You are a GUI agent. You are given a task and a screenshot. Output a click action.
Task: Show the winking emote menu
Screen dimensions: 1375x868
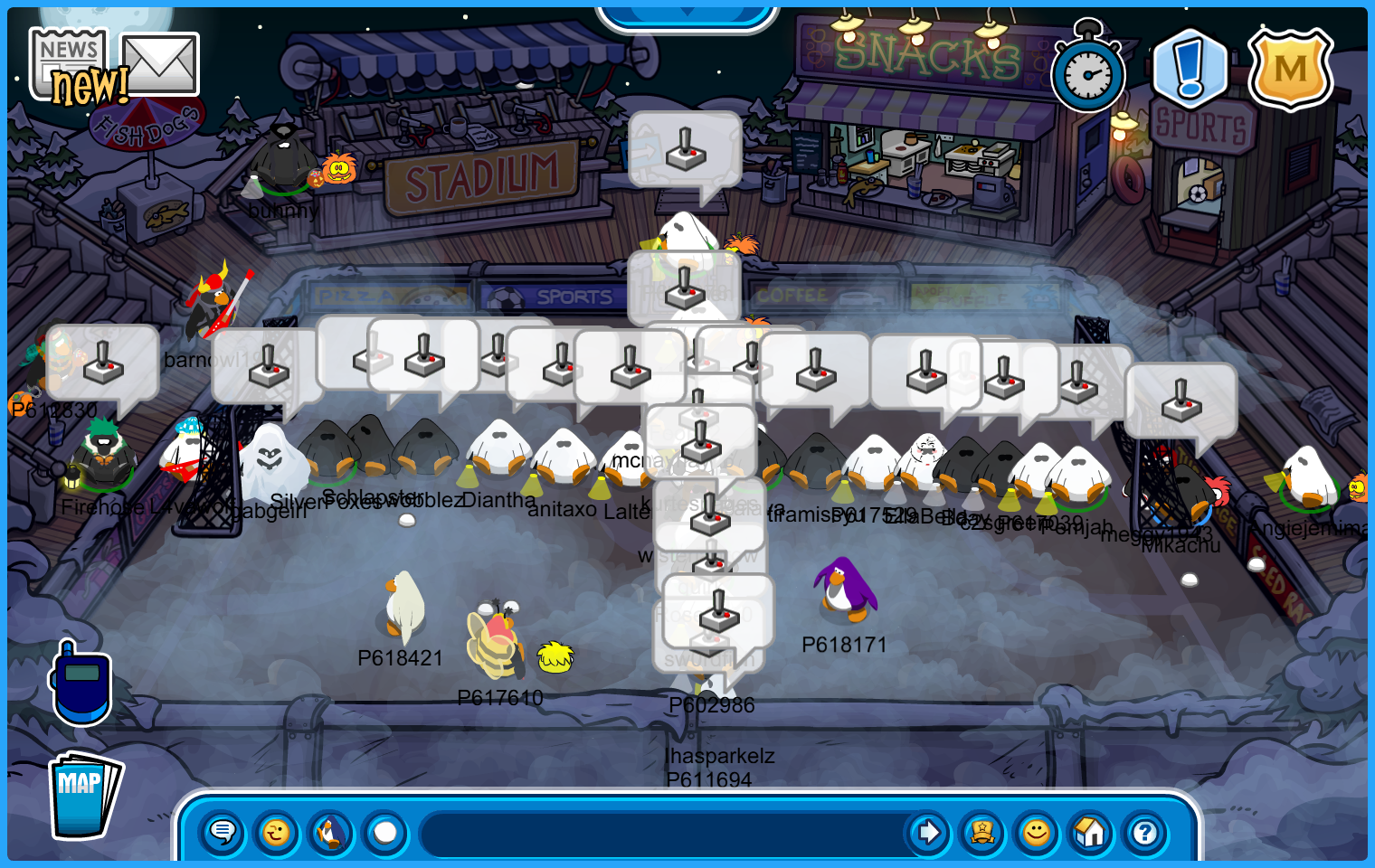(x=277, y=832)
